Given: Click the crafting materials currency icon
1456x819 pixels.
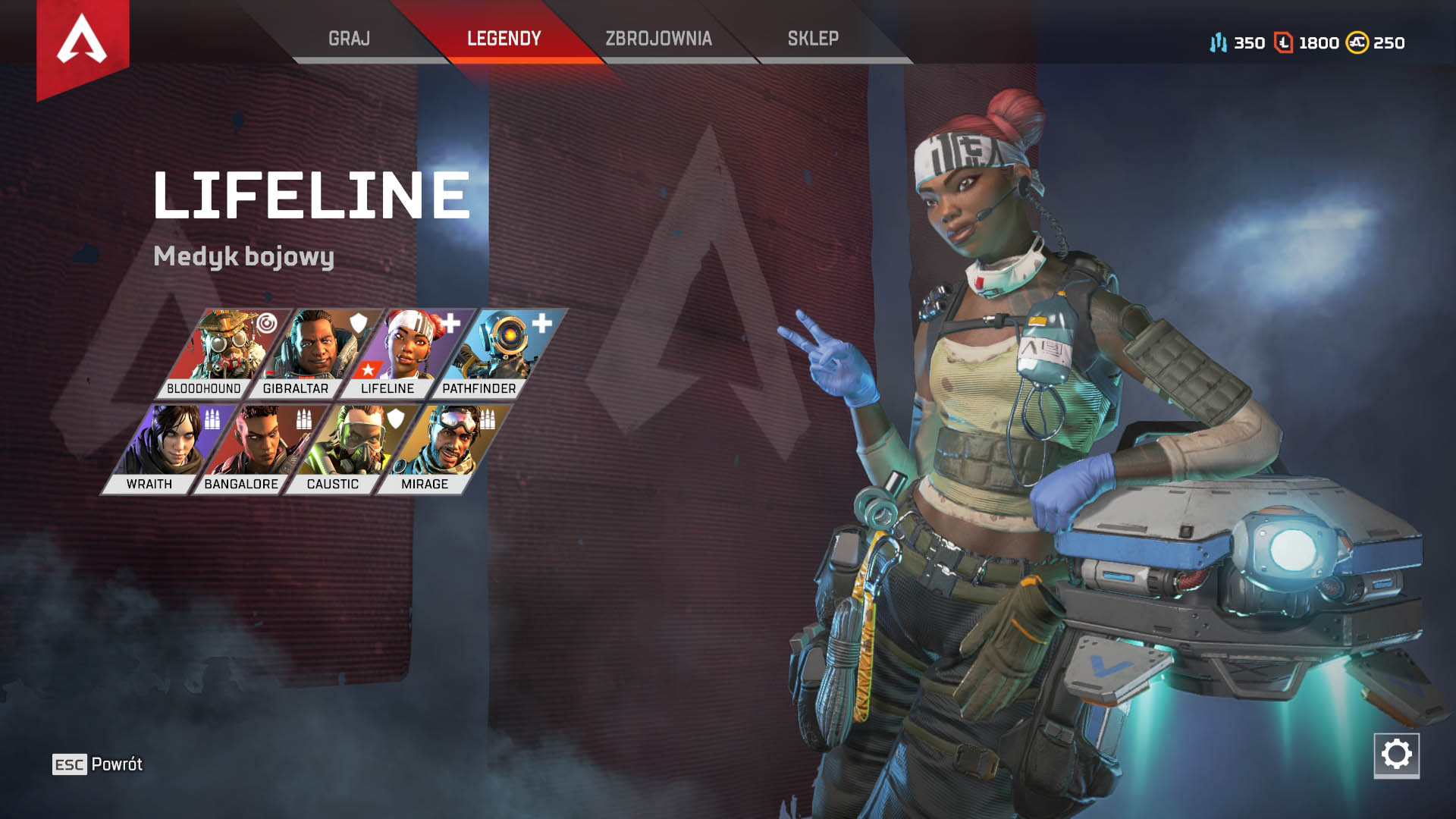Looking at the screenshot, I should [x=1219, y=43].
